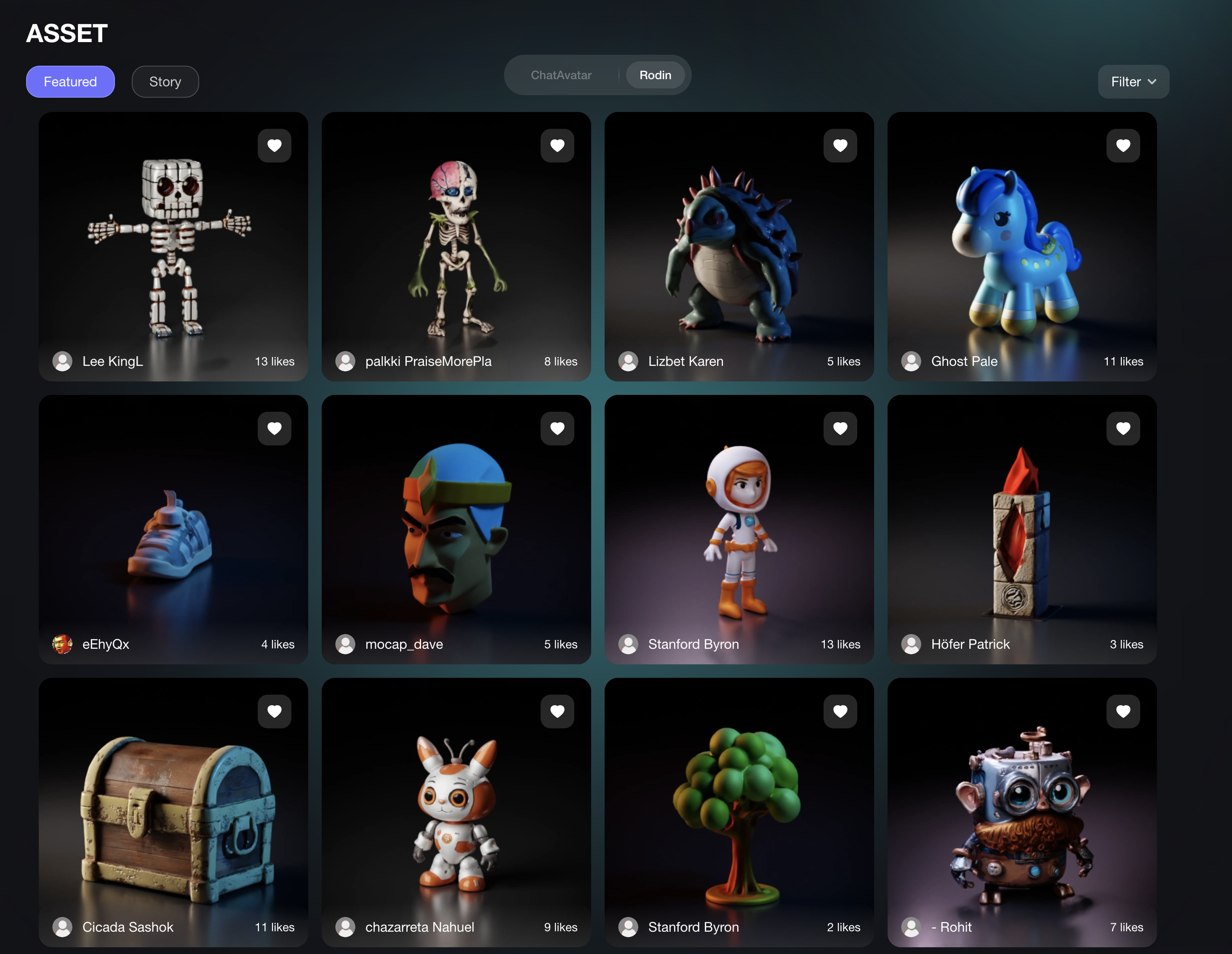Like Höfer Patrick's flaming stone pillar
The image size is (1232, 954).
(1123, 428)
